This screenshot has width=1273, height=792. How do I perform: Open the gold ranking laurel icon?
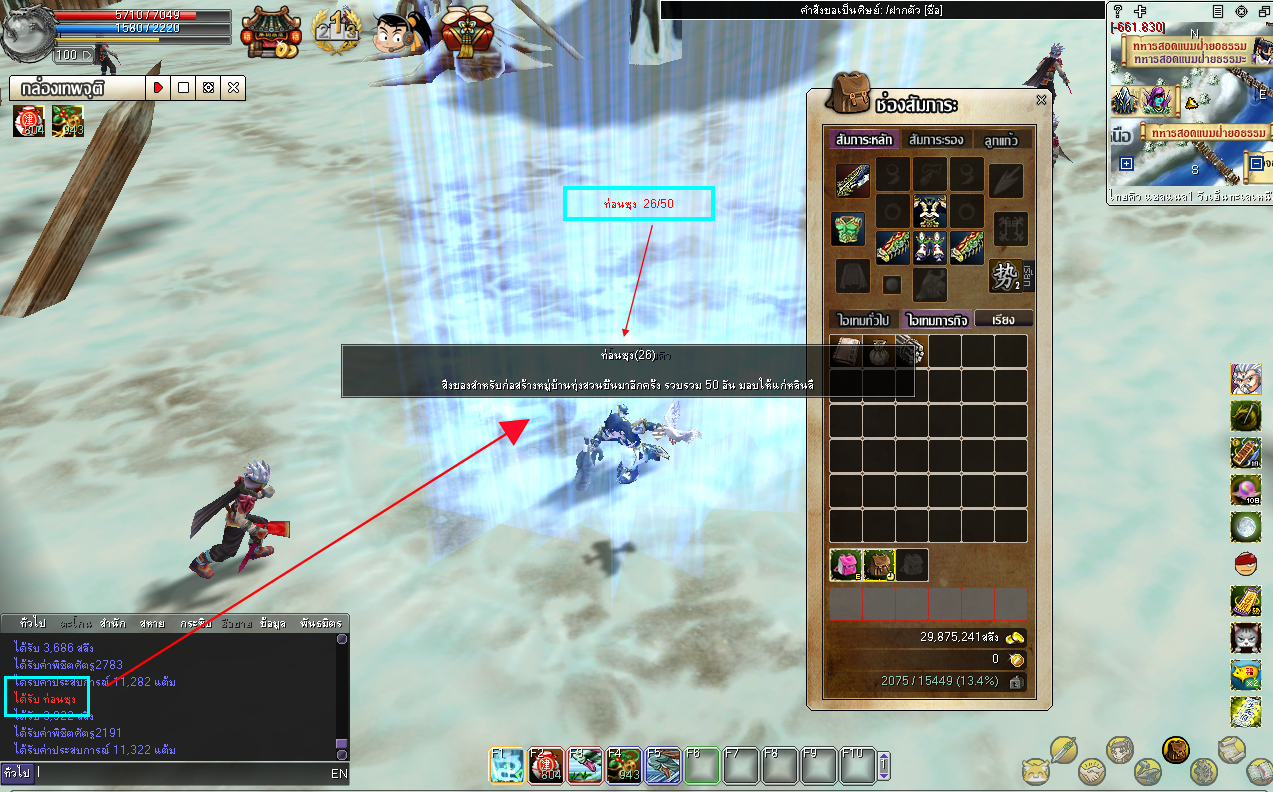(336, 32)
